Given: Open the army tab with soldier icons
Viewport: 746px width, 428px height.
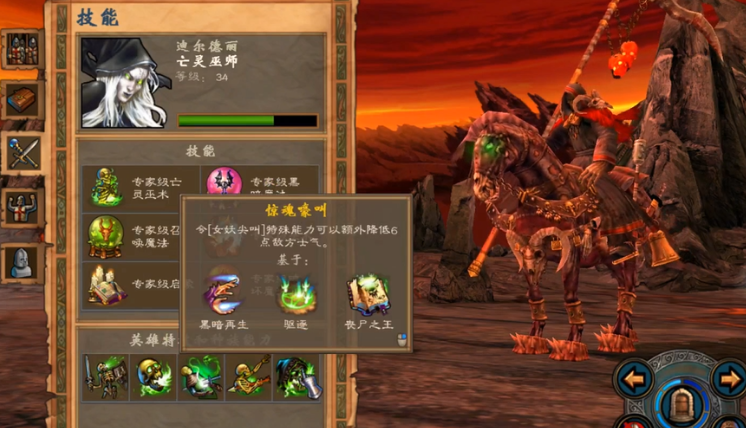Looking at the screenshot, I should pos(22,48).
